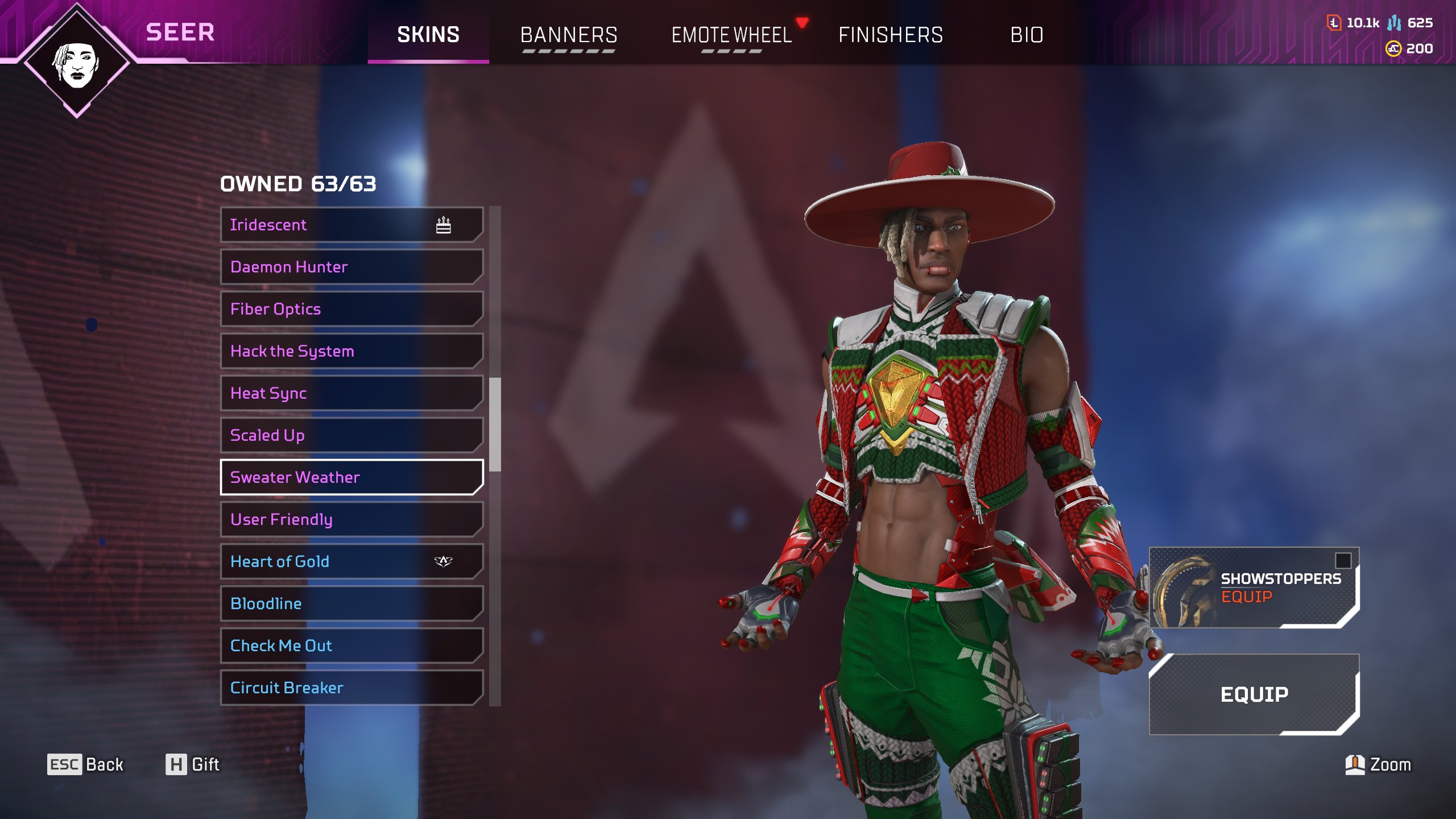Screen dimensions: 1456x819
Task: Equip the selected Sweater Weather skin
Action: pos(1254,694)
